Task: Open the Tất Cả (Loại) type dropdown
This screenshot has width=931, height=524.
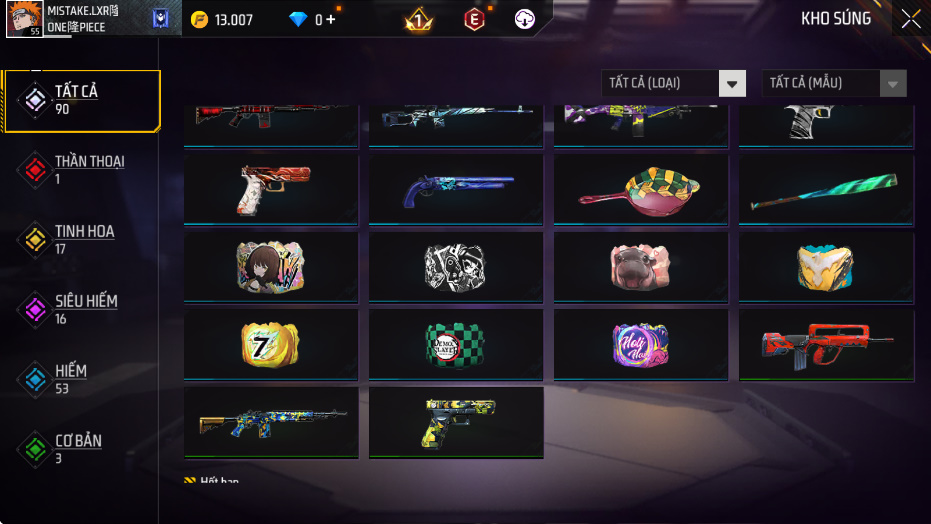Action: click(673, 83)
